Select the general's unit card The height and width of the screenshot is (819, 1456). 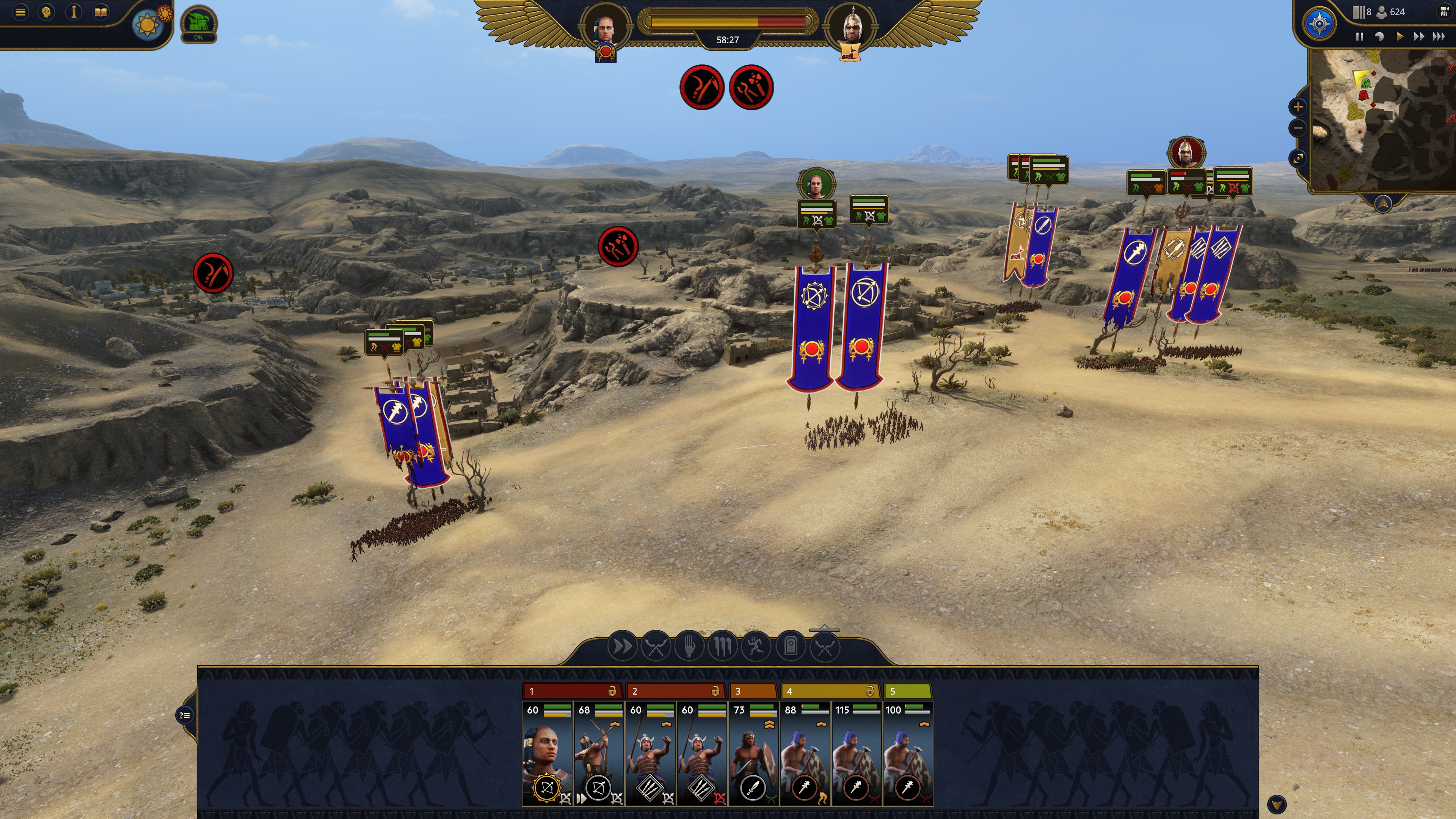pos(546,755)
